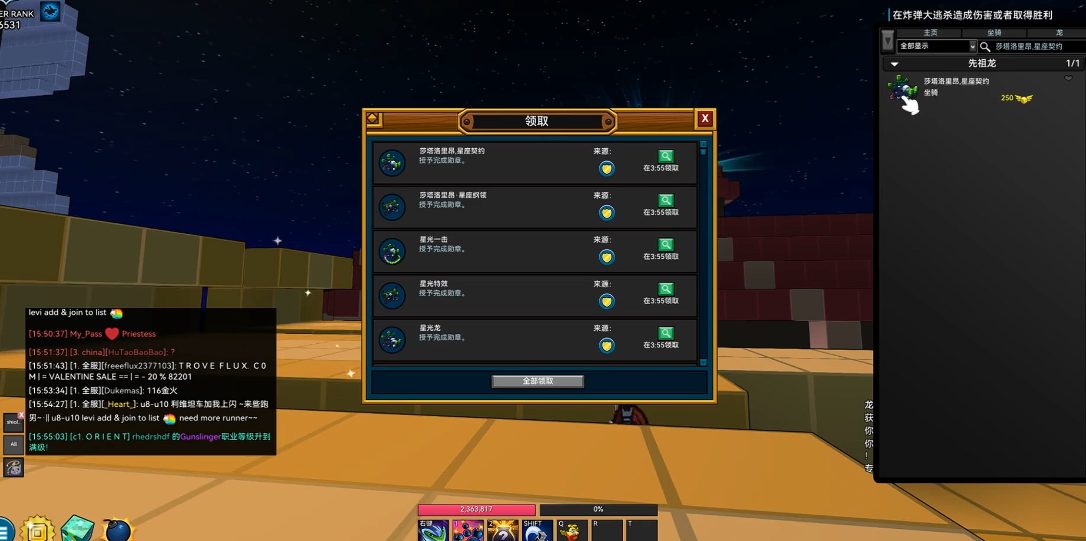Click the collection search field

coord(1030,46)
